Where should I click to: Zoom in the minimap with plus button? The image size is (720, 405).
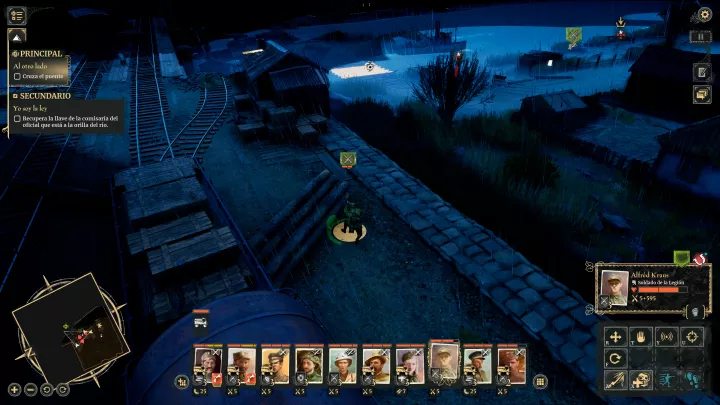(x=14, y=389)
